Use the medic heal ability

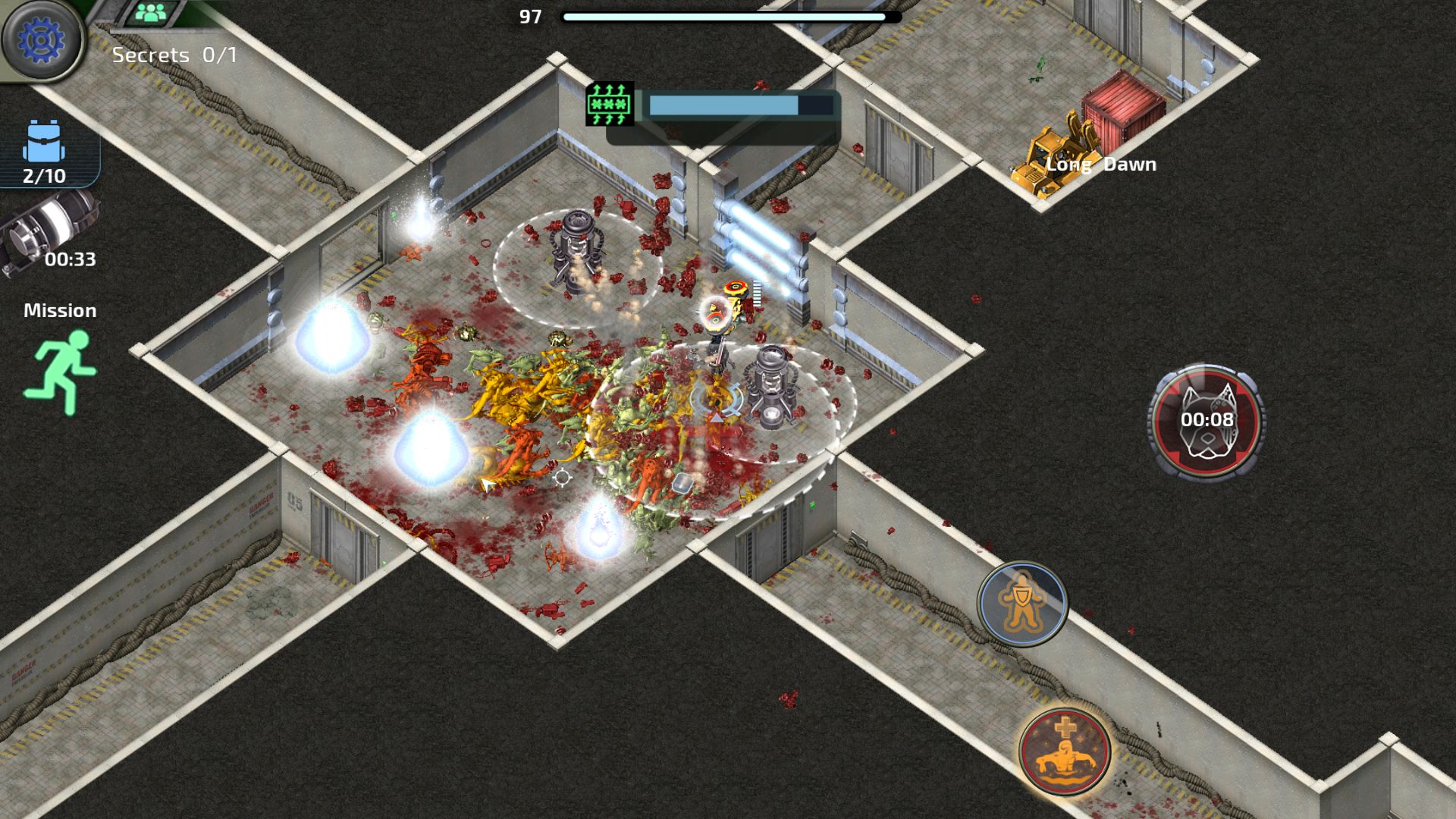1065,750
